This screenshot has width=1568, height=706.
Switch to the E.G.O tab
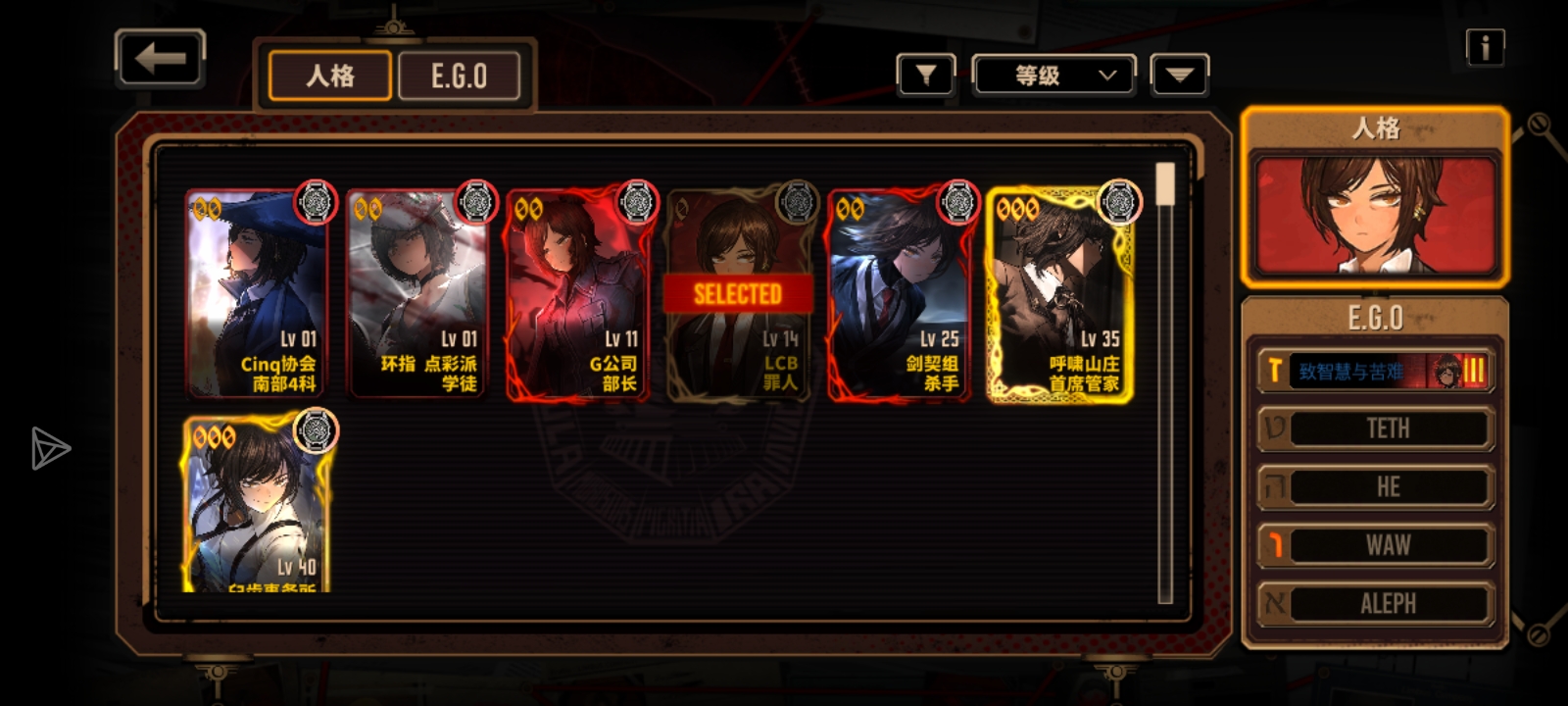tap(459, 76)
